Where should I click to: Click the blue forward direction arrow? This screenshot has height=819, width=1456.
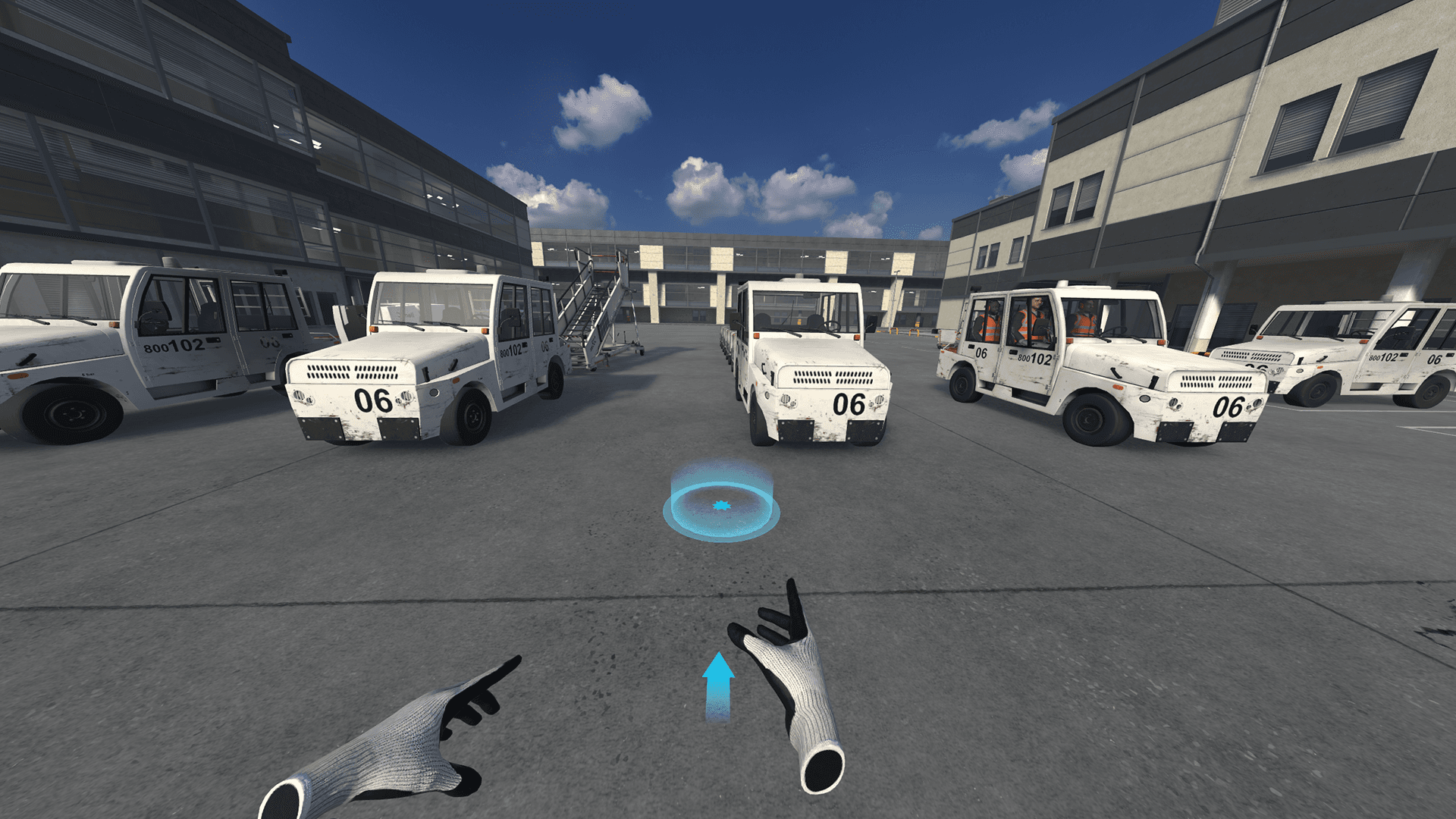click(717, 686)
